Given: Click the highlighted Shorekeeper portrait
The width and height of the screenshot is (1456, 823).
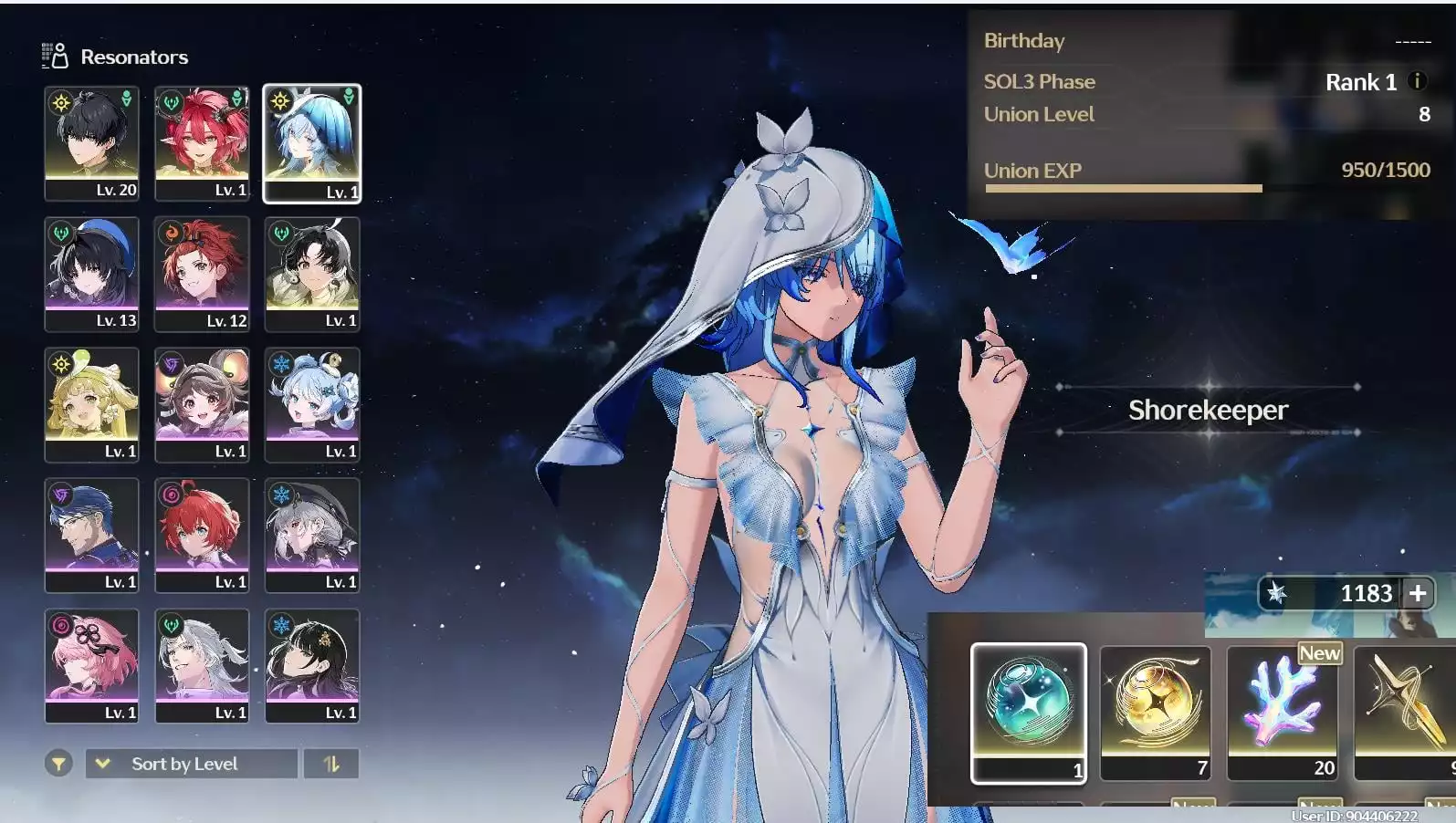Looking at the screenshot, I should [x=312, y=143].
